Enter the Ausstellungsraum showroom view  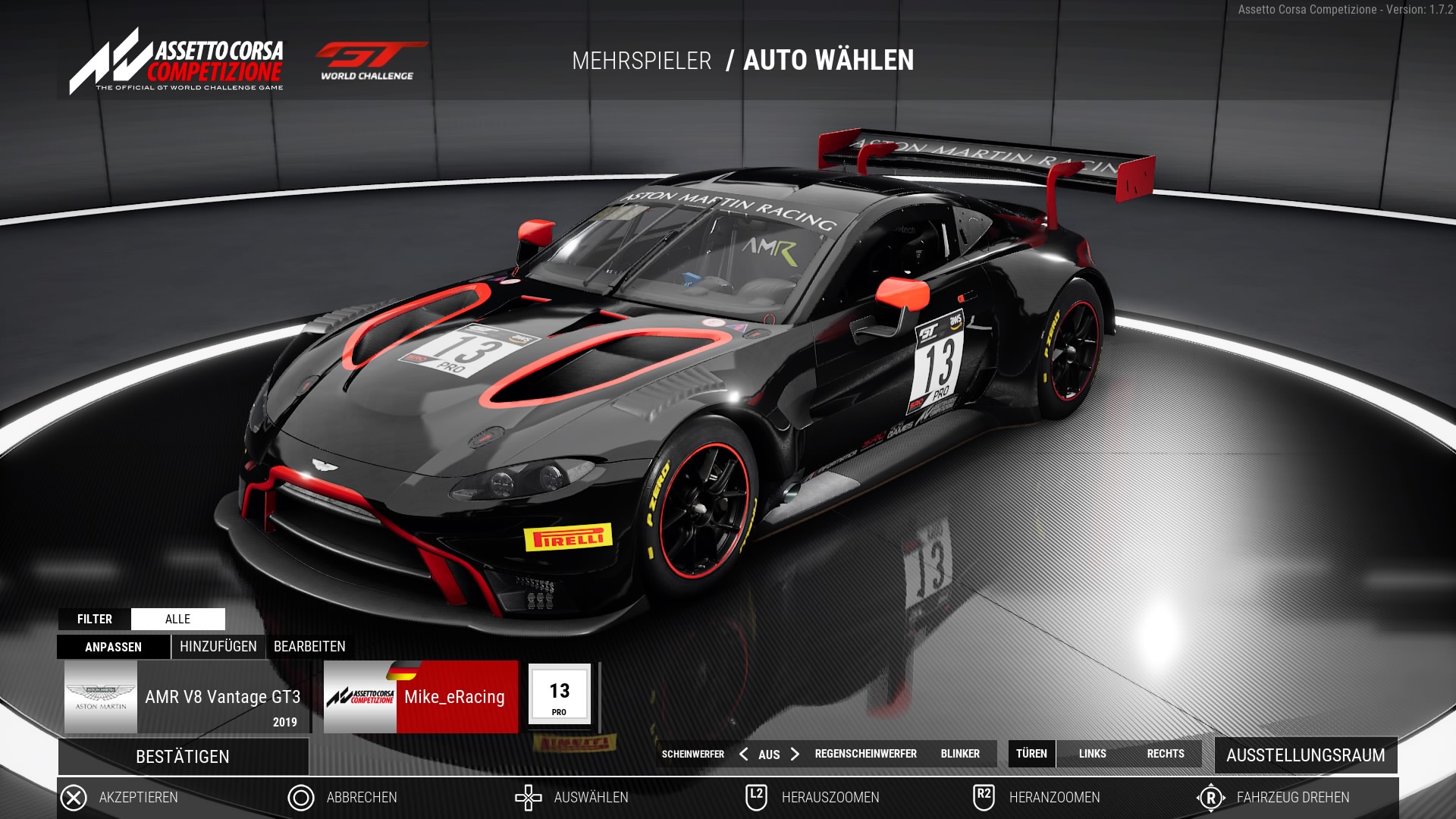(1305, 755)
